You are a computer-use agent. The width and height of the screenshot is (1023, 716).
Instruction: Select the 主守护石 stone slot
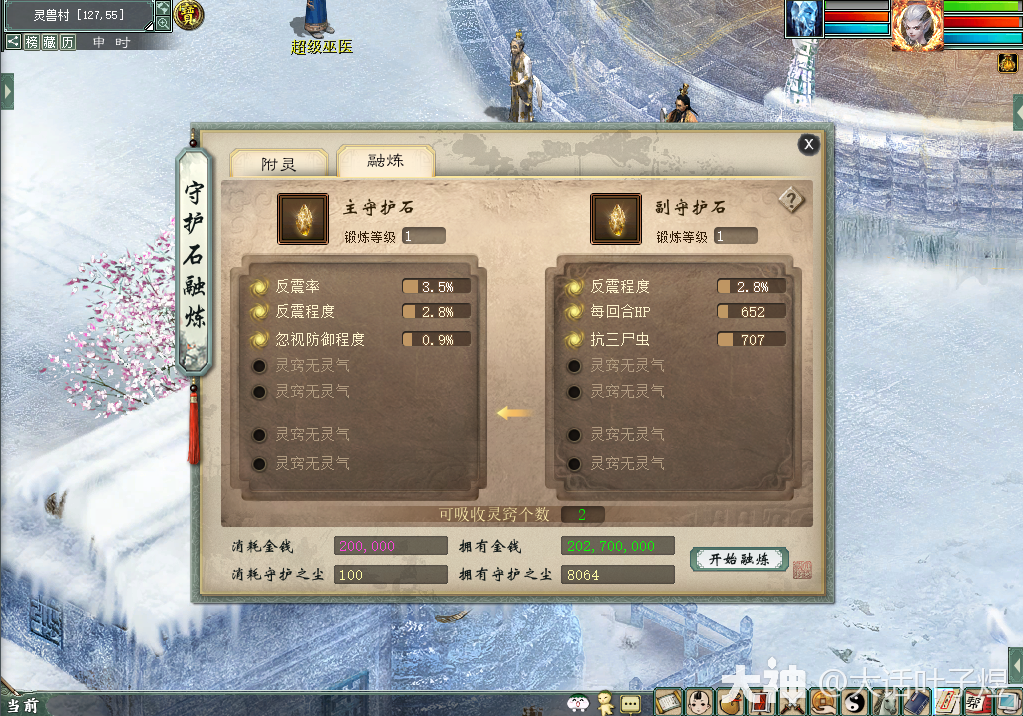(302, 219)
